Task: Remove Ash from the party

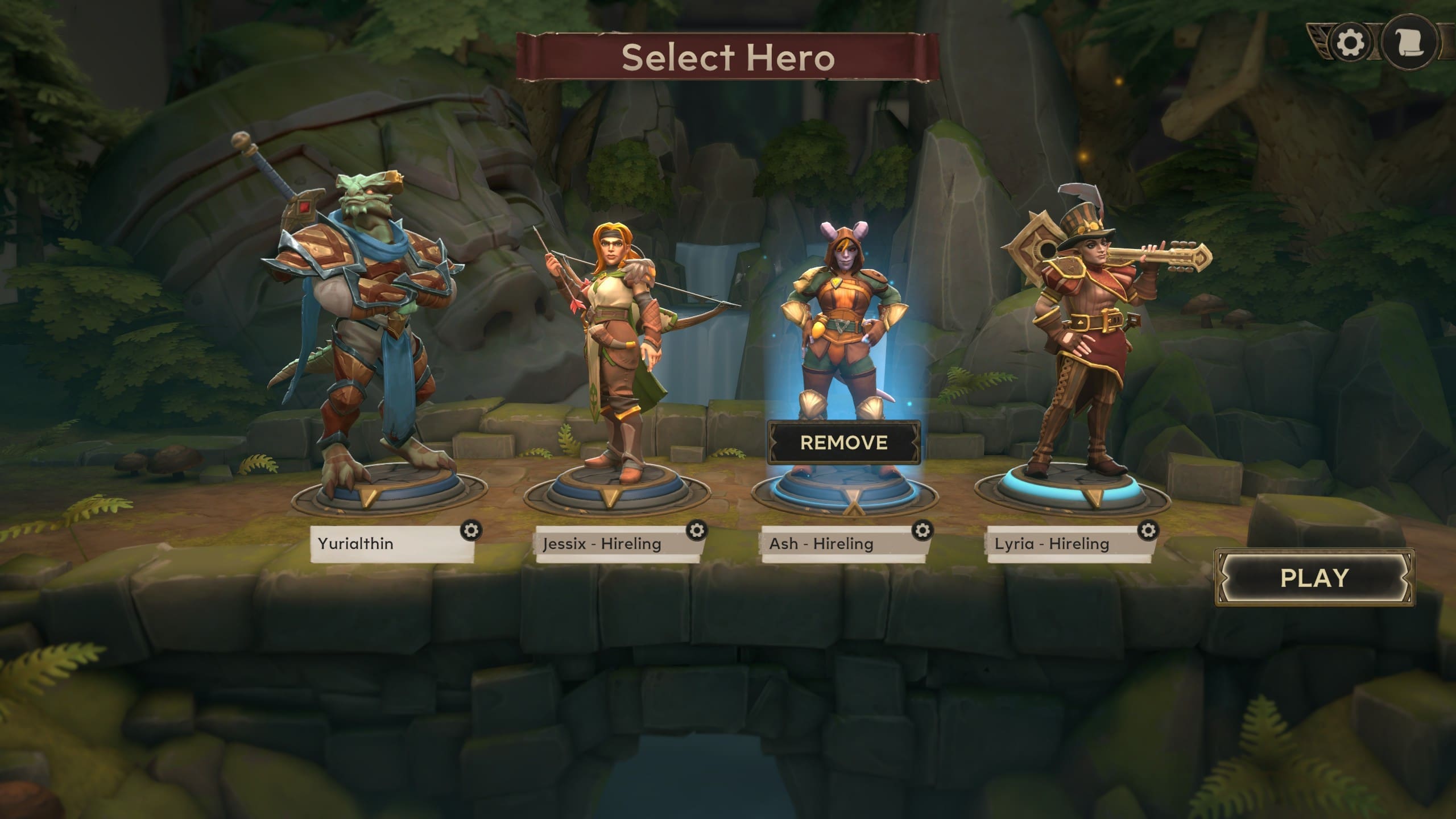Action: pos(843,442)
